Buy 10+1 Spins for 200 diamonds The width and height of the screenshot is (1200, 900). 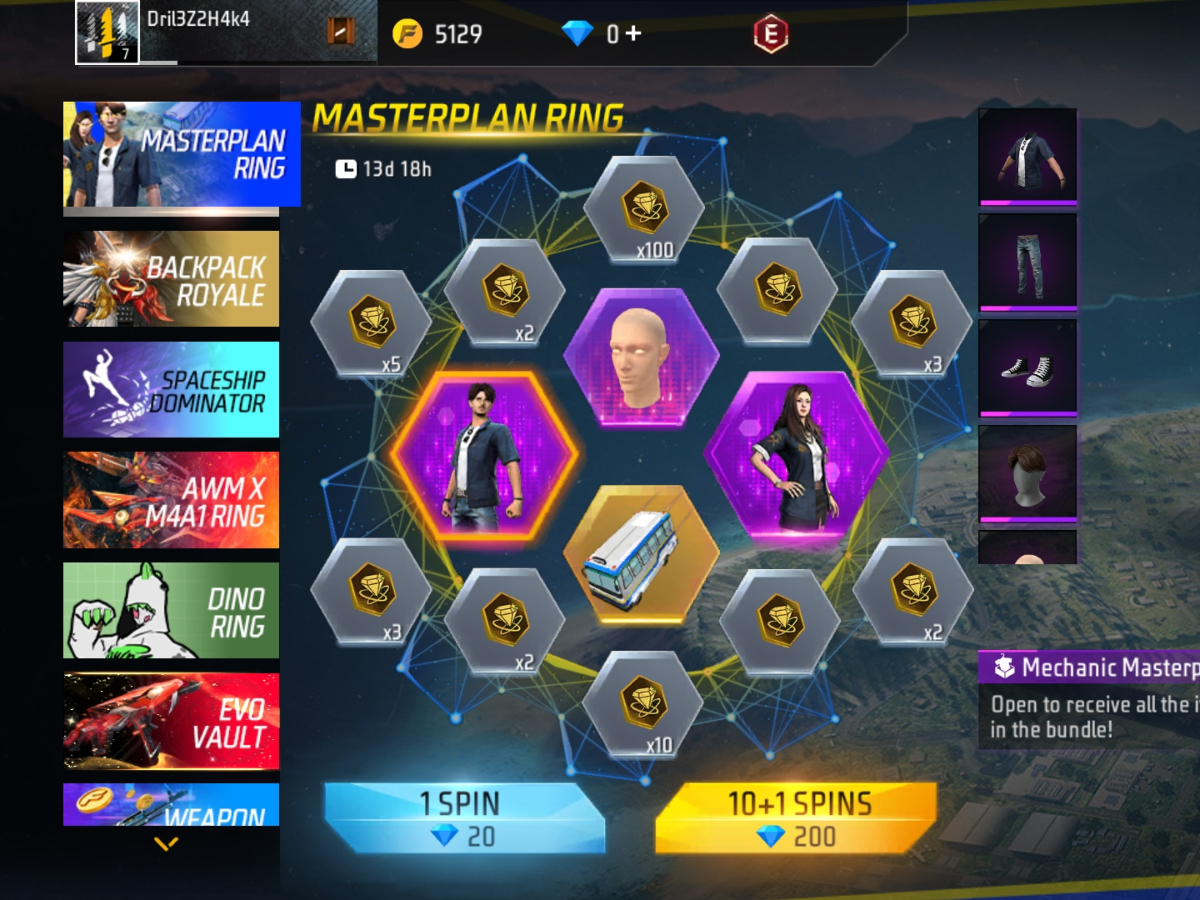[796, 818]
